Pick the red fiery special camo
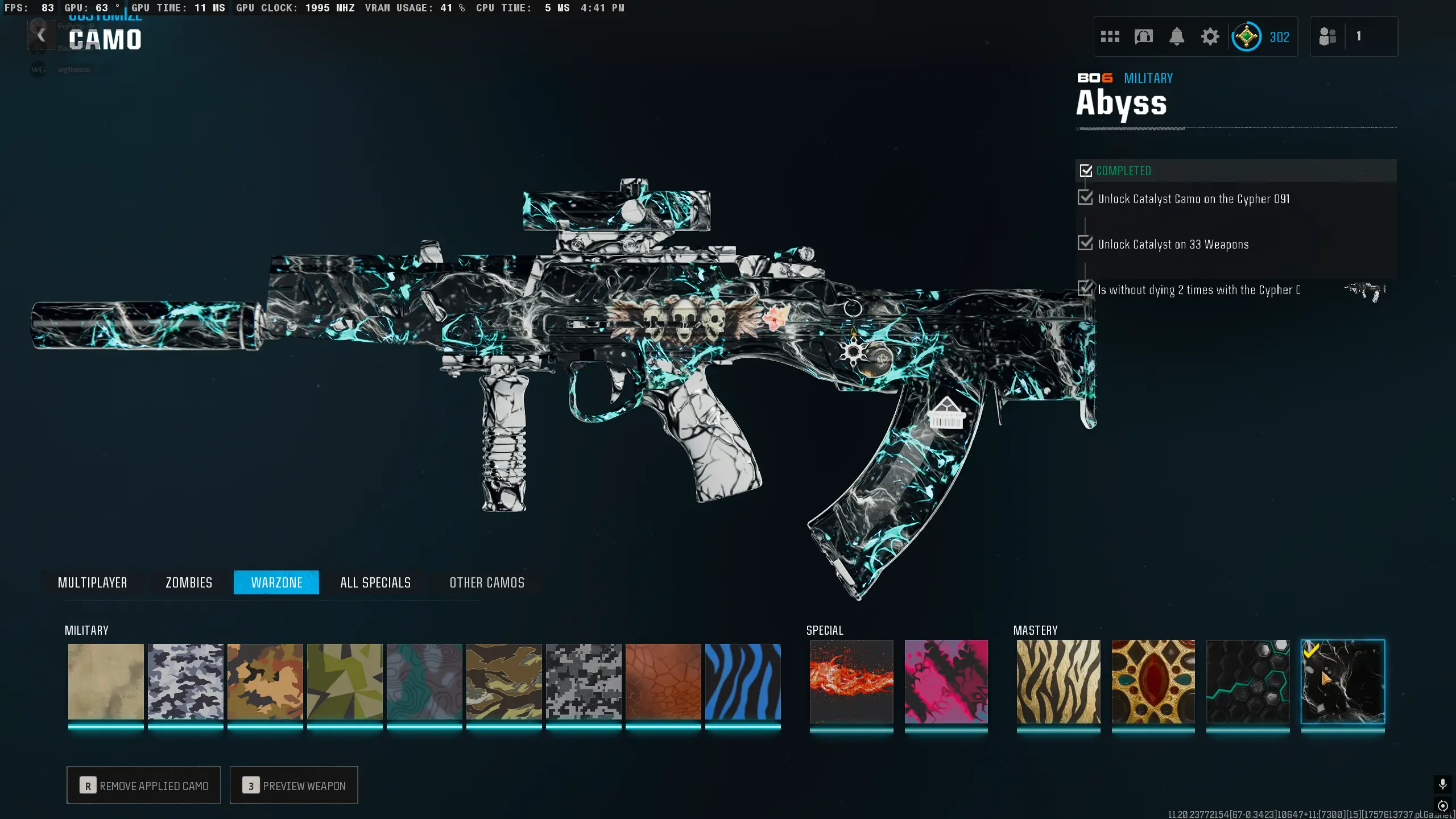Image resolution: width=1456 pixels, height=819 pixels. click(851, 681)
